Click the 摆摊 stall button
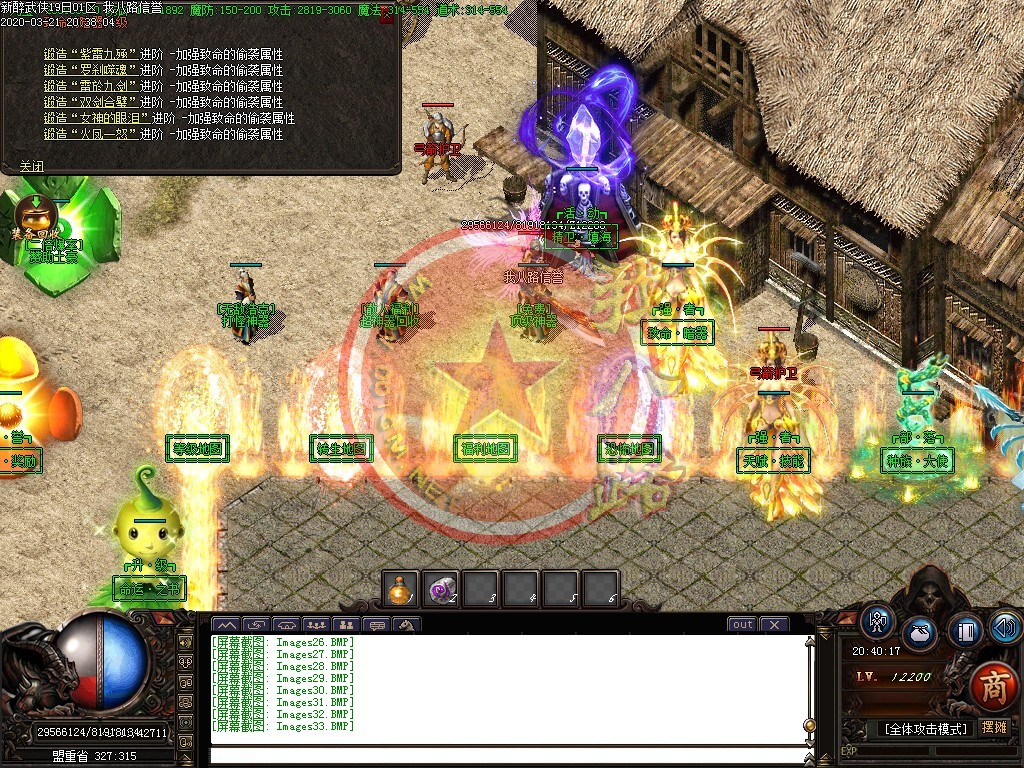Viewport: 1024px width, 768px height. (995, 728)
